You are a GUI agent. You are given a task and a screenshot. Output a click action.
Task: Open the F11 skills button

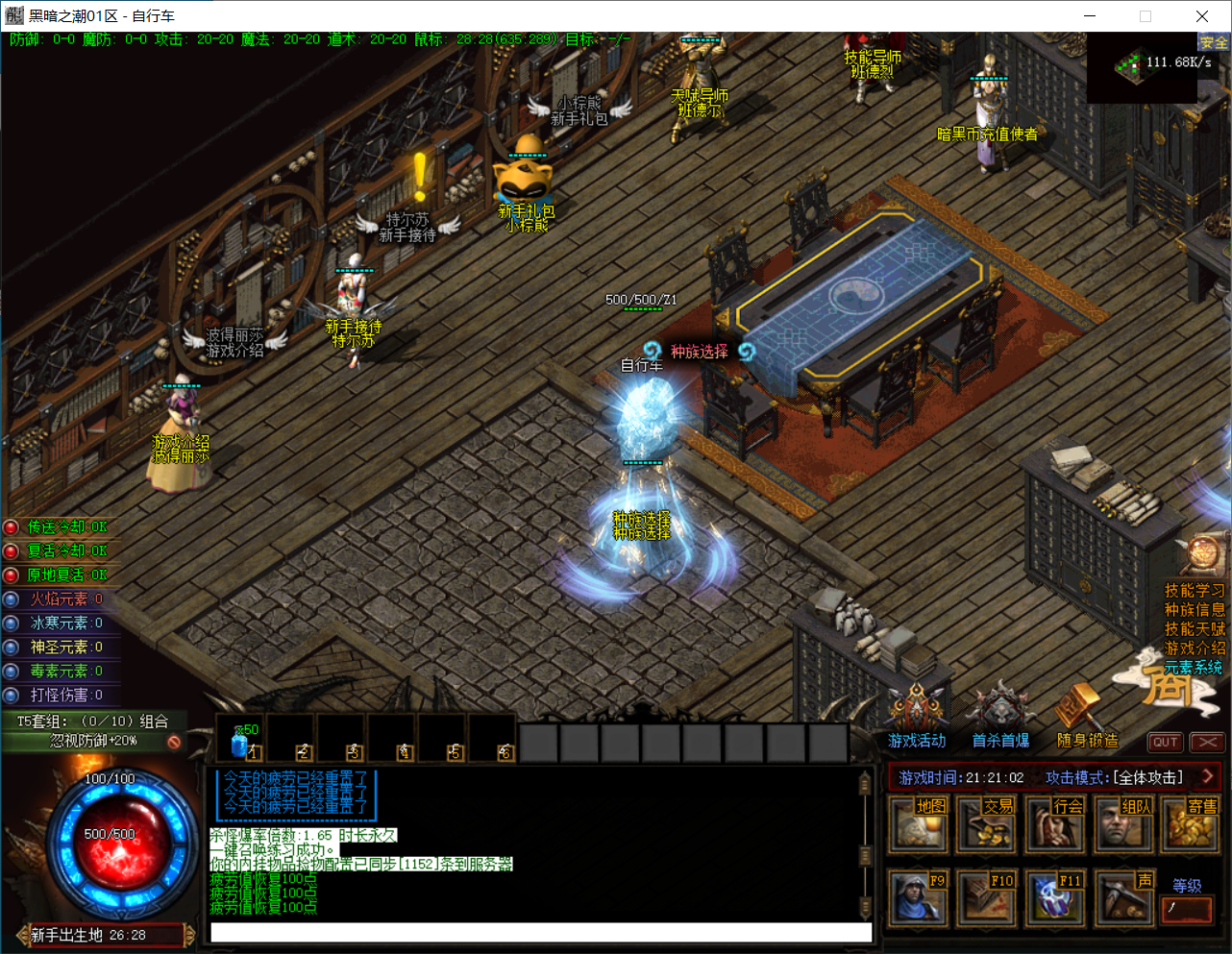pyautogui.click(x=1055, y=897)
